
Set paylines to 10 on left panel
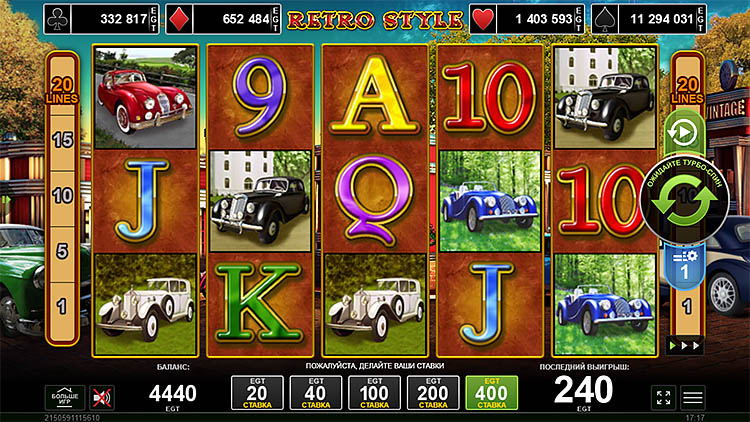62,196
